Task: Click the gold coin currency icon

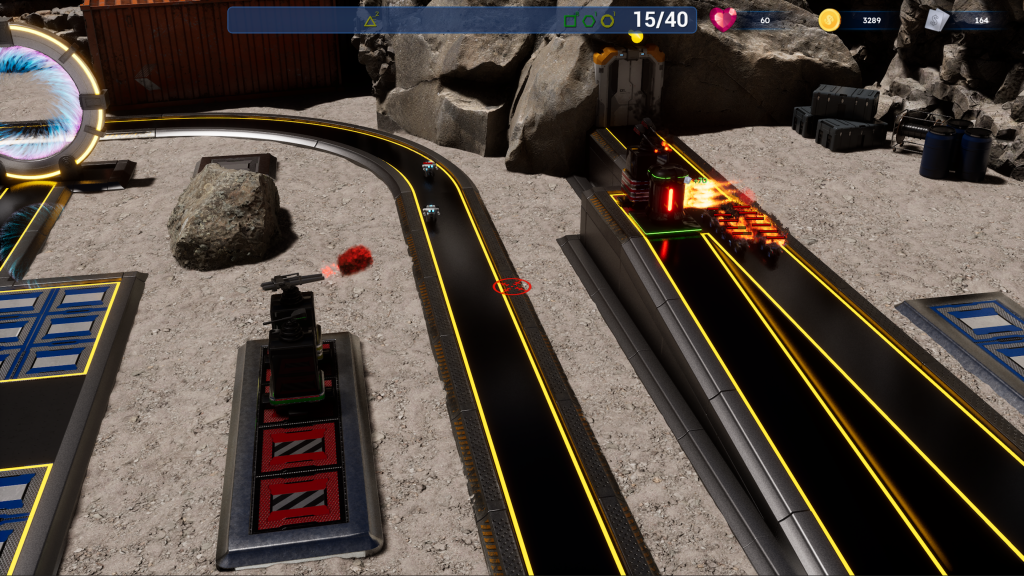Action: [829, 19]
